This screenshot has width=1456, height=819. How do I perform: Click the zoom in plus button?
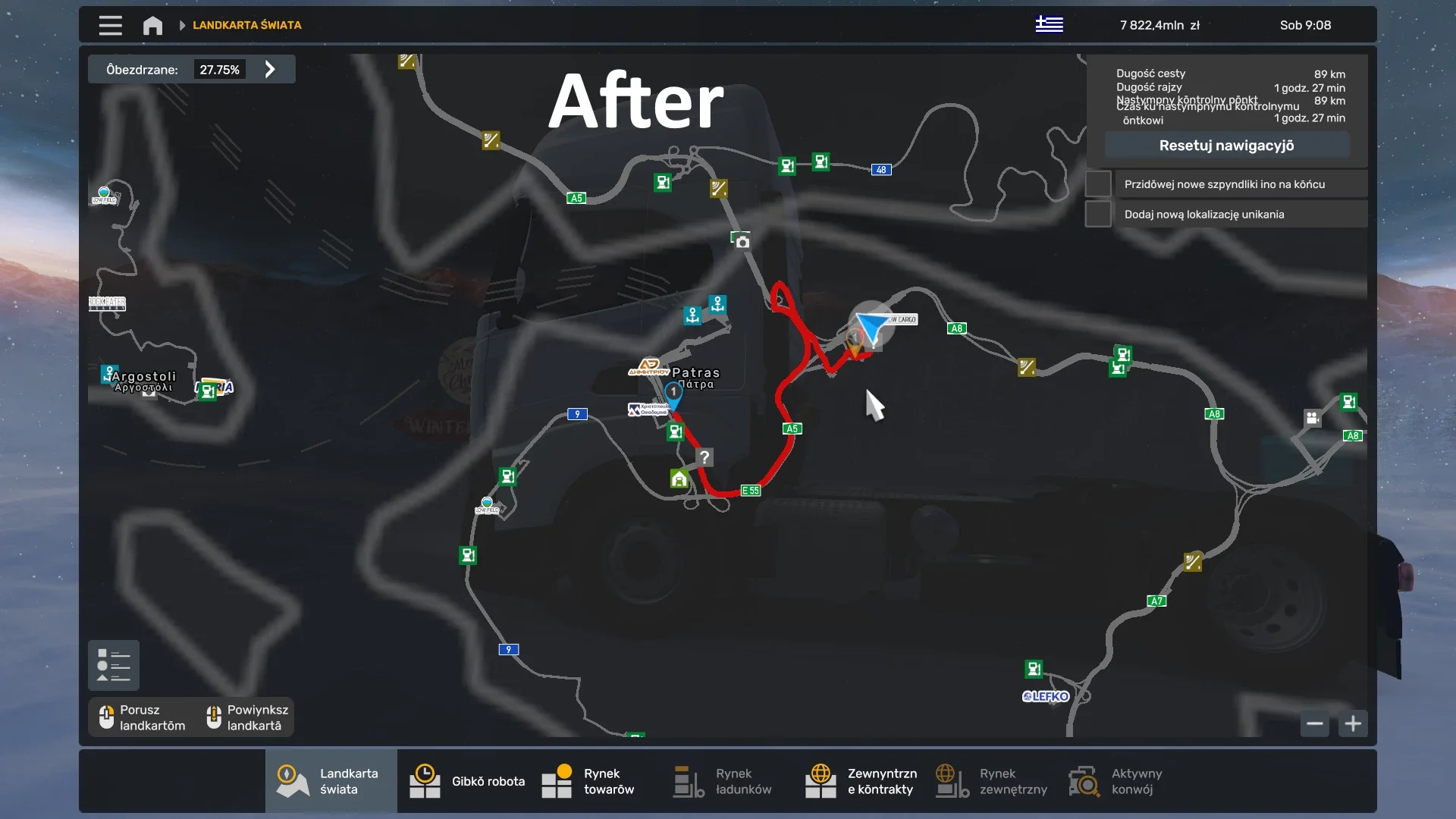click(x=1354, y=724)
